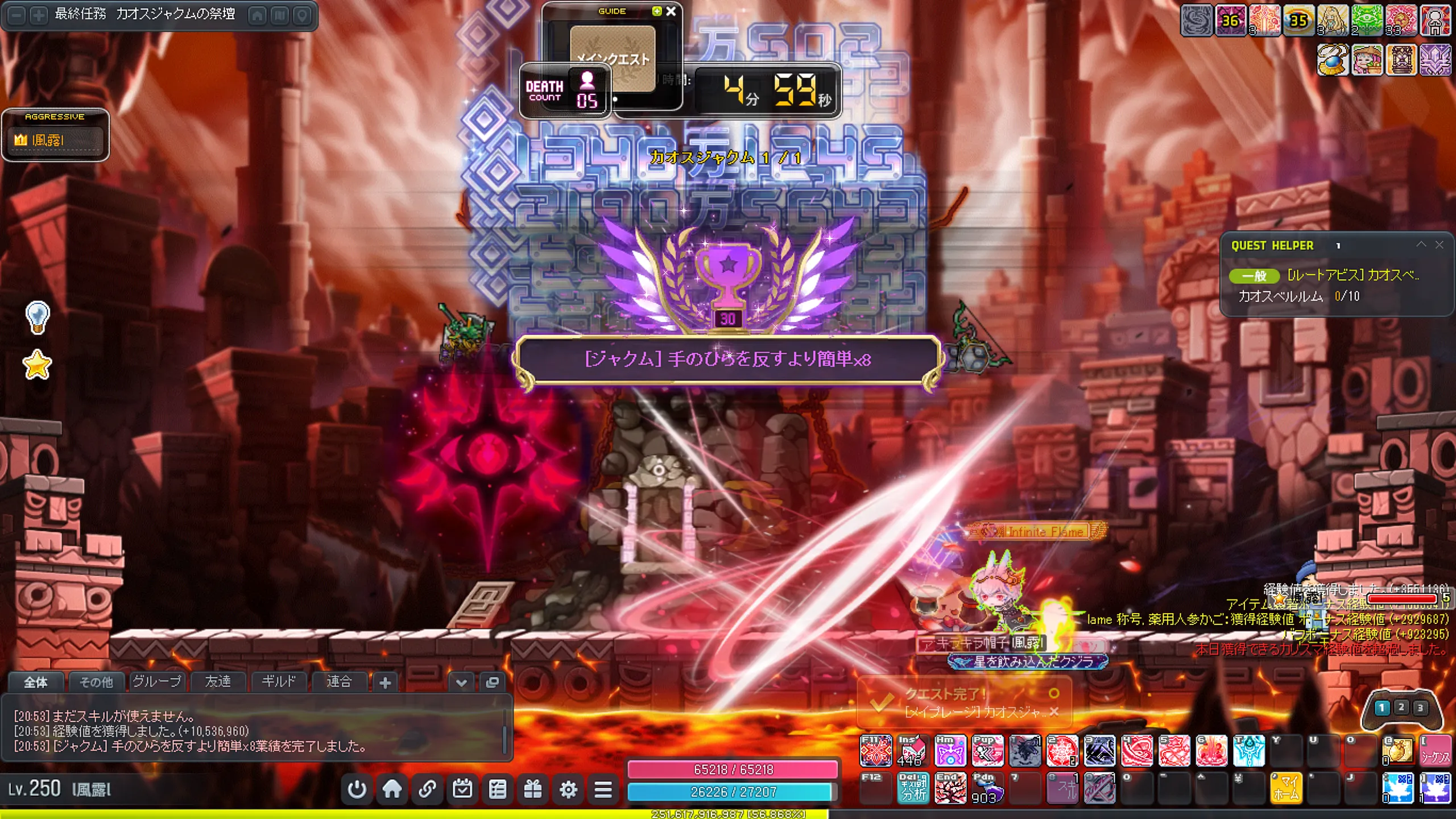Screen dimensions: 1456x819
Task: Open the hamburger main menu
Action: tap(603, 789)
